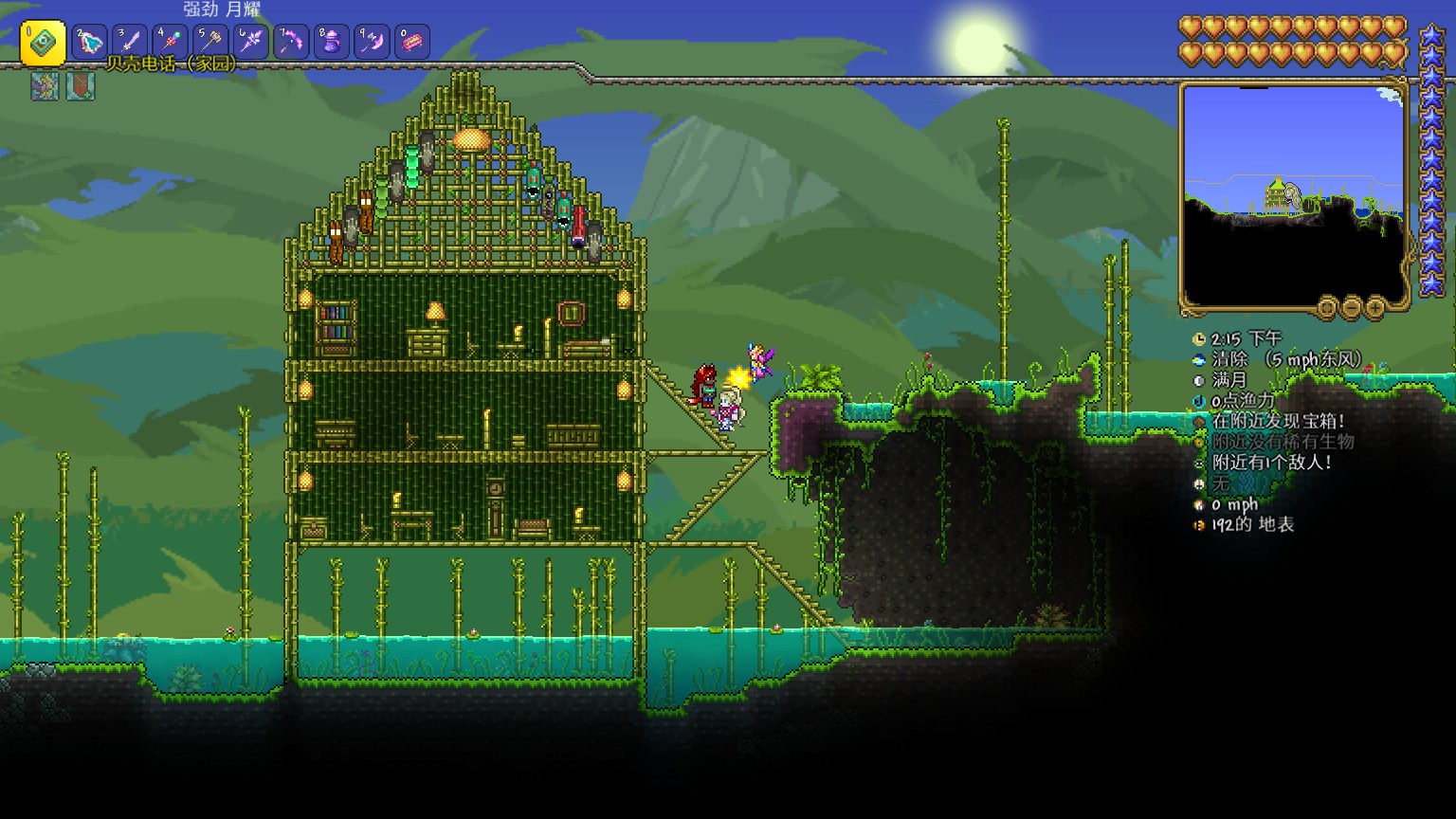Zoom out the minimap with minus button
The width and height of the screenshot is (1456, 819).
tap(1351, 307)
